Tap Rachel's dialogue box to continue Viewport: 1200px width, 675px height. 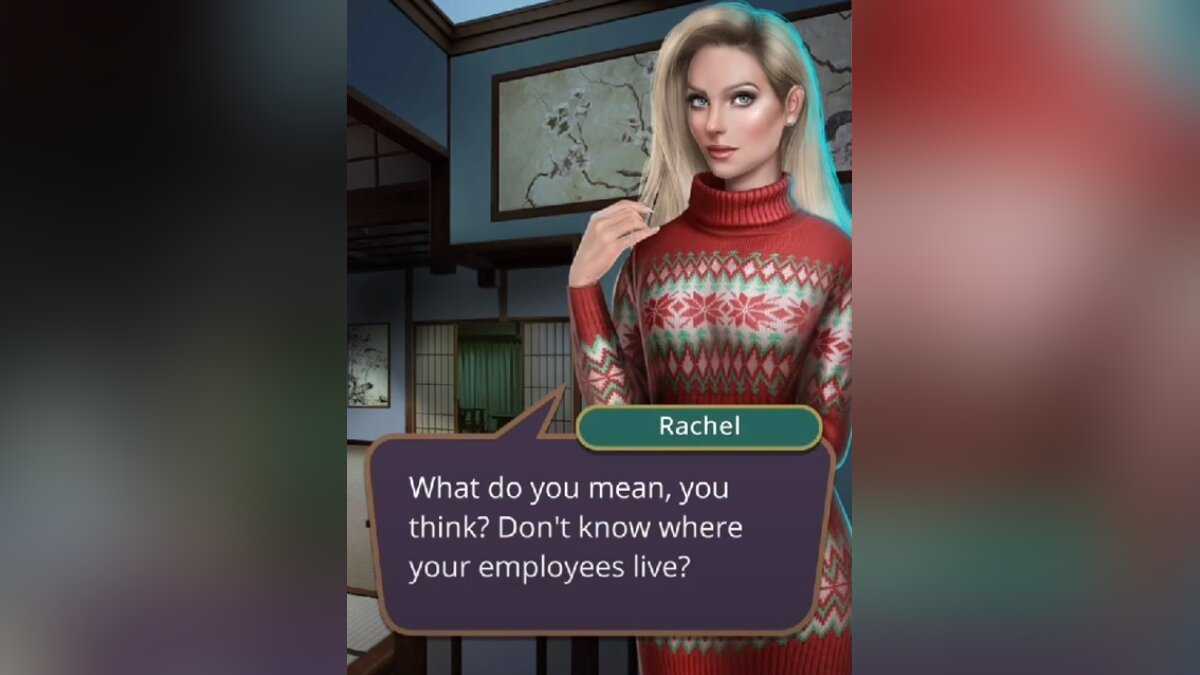coord(599,530)
